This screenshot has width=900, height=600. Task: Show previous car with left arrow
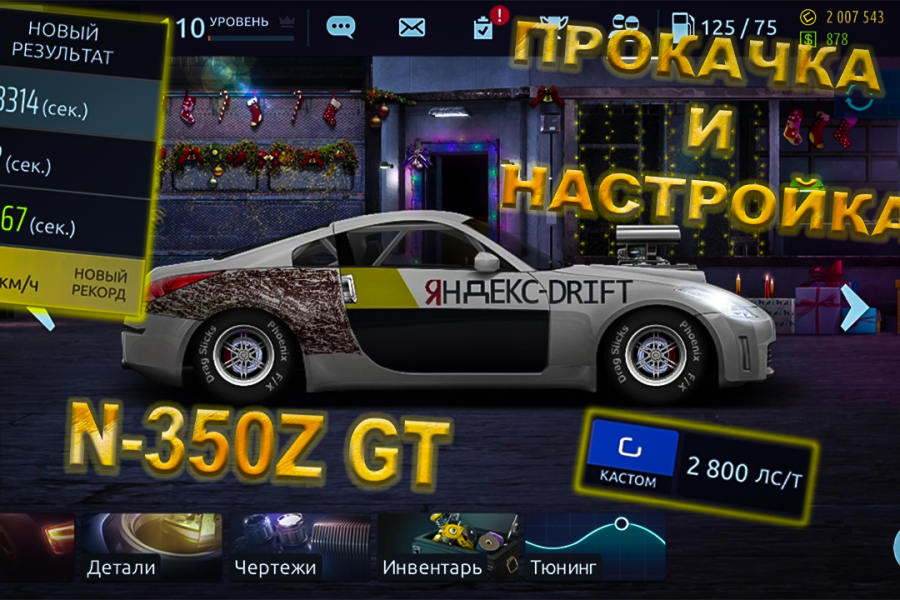pos(40,318)
